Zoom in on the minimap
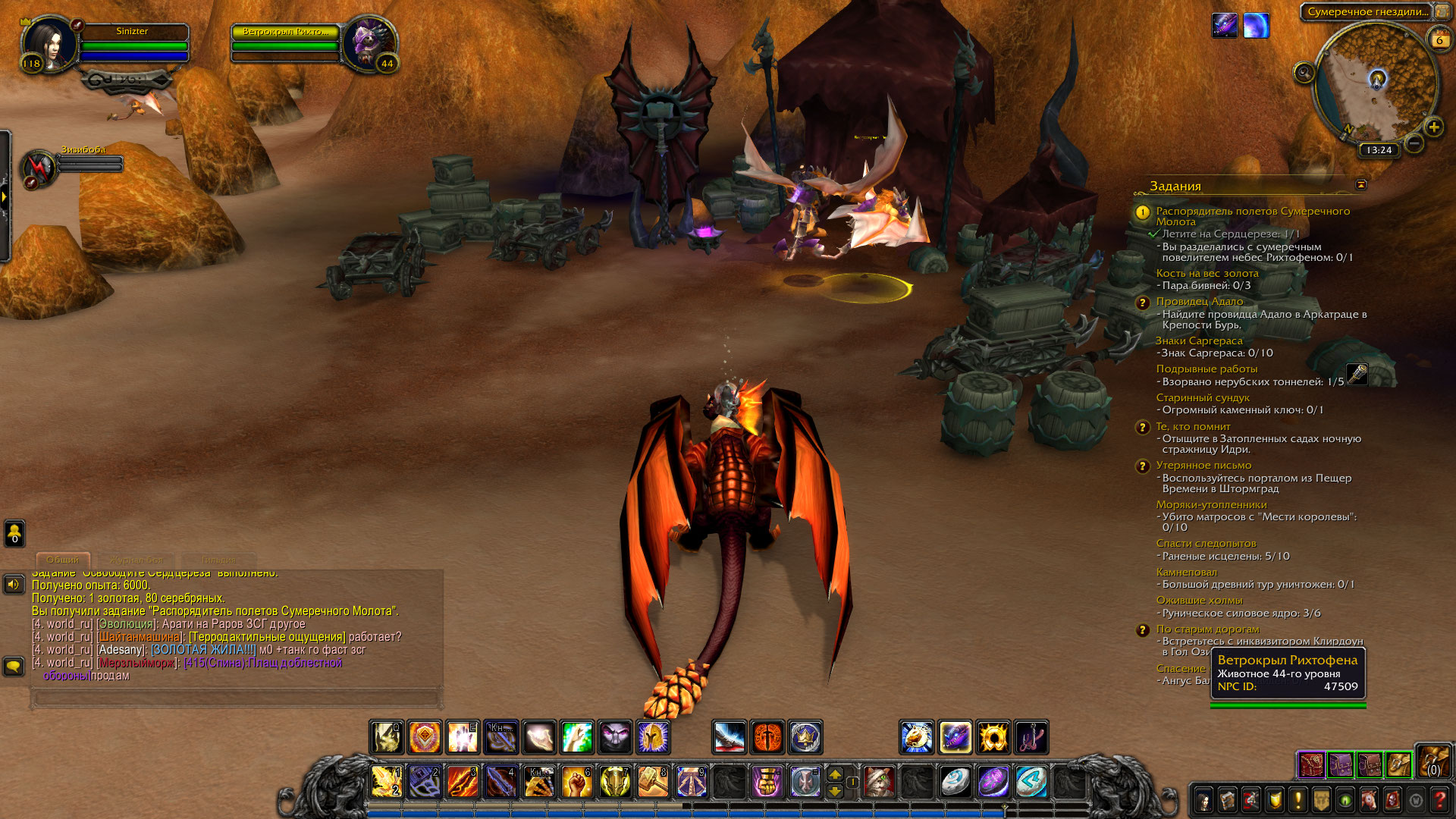Screen dimensions: 1456x819 pyautogui.click(x=1433, y=127)
